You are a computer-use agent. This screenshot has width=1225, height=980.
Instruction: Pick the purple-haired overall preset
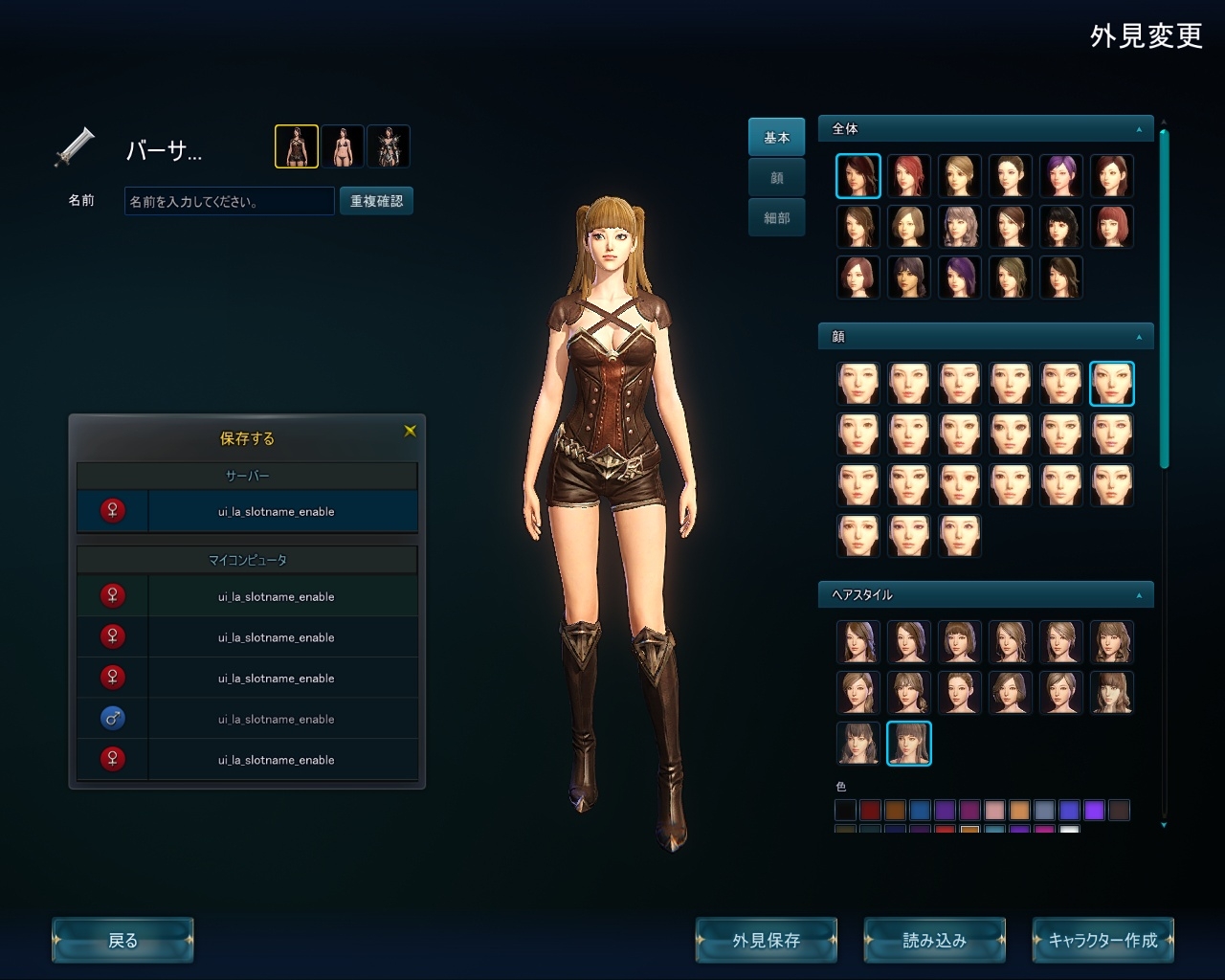coord(1060,175)
